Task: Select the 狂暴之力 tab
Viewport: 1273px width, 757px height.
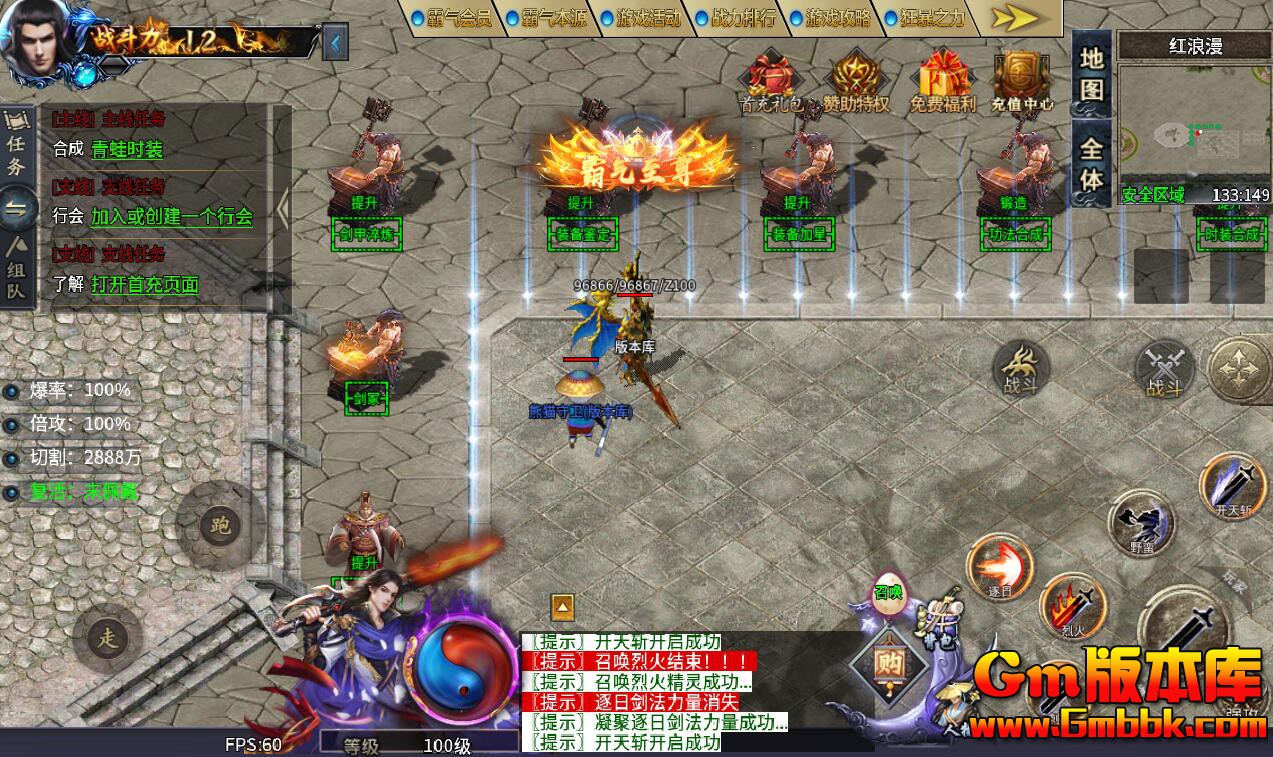Action: 927,18
